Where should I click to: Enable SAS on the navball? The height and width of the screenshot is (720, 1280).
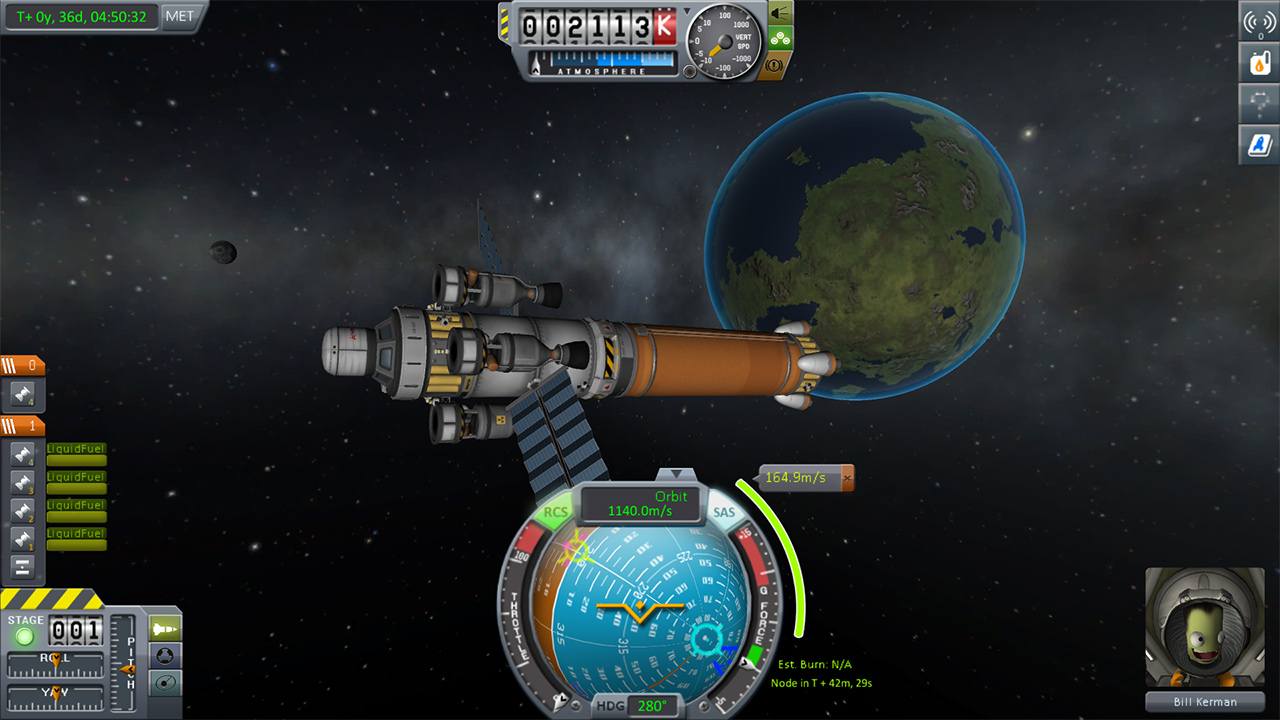723,512
